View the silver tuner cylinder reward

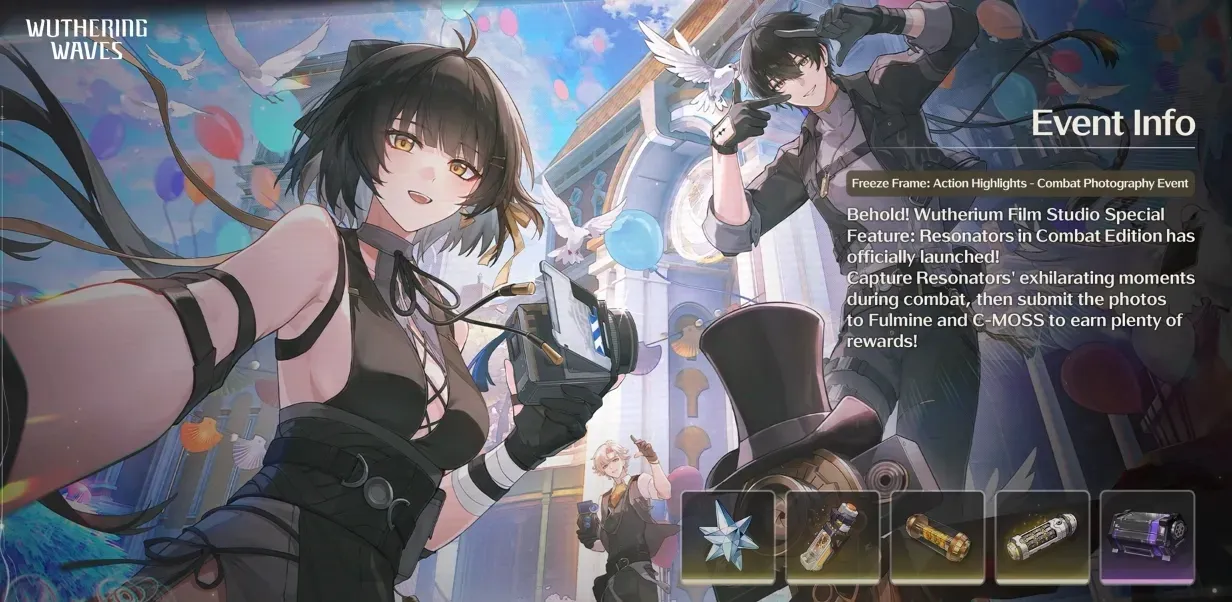[x=1042, y=537]
